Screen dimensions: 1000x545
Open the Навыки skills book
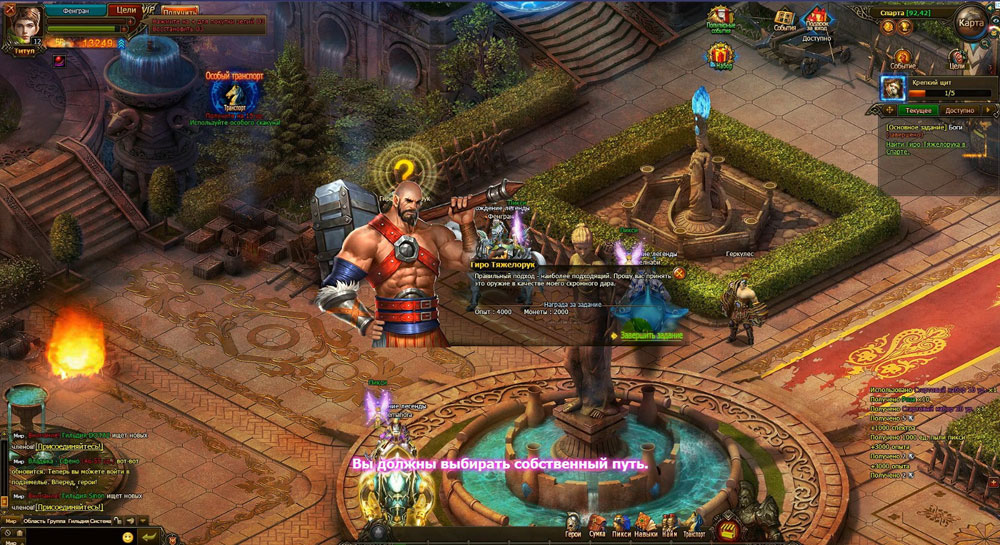tap(646, 526)
